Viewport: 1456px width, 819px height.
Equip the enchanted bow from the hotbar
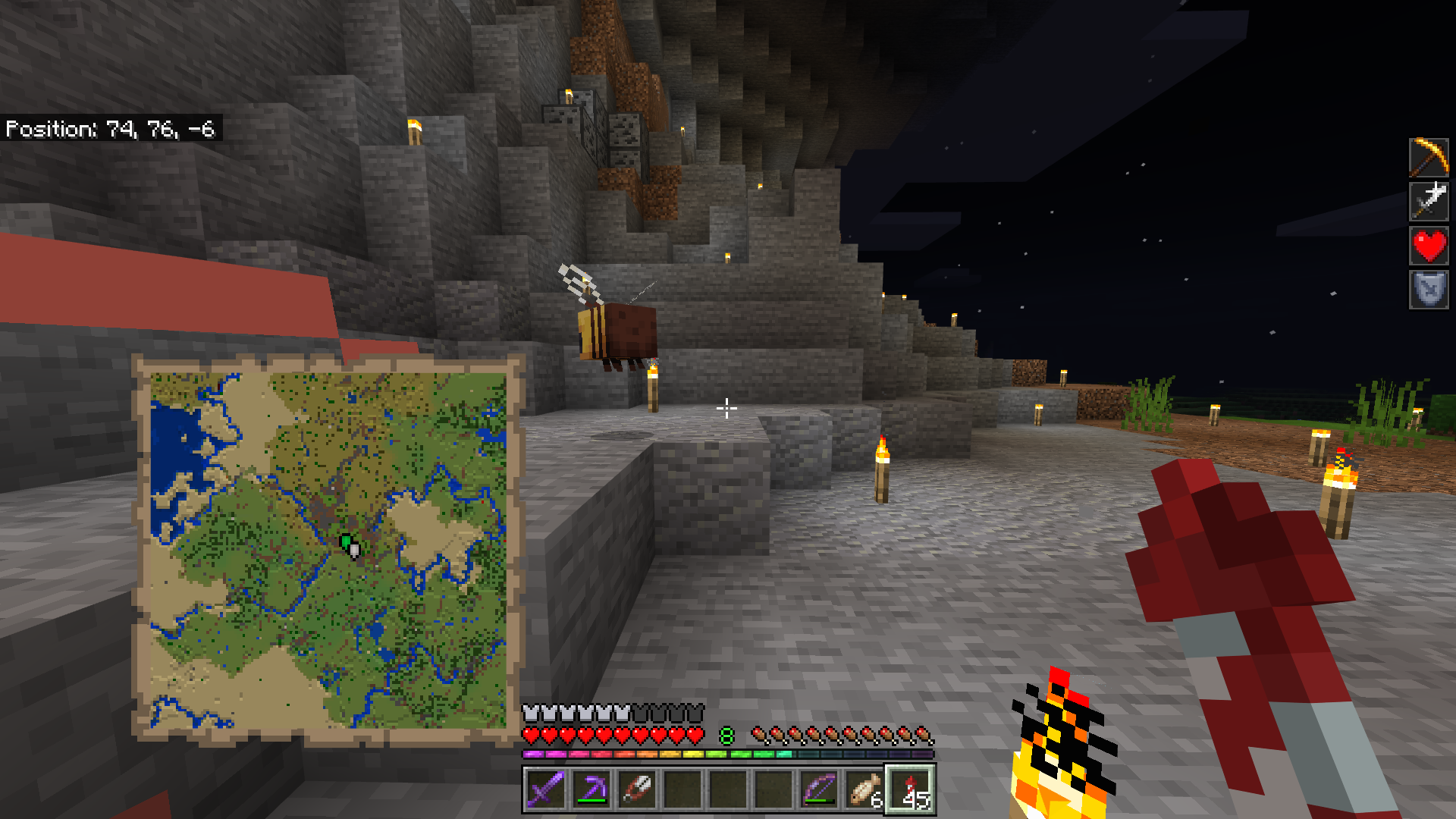click(819, 790)
